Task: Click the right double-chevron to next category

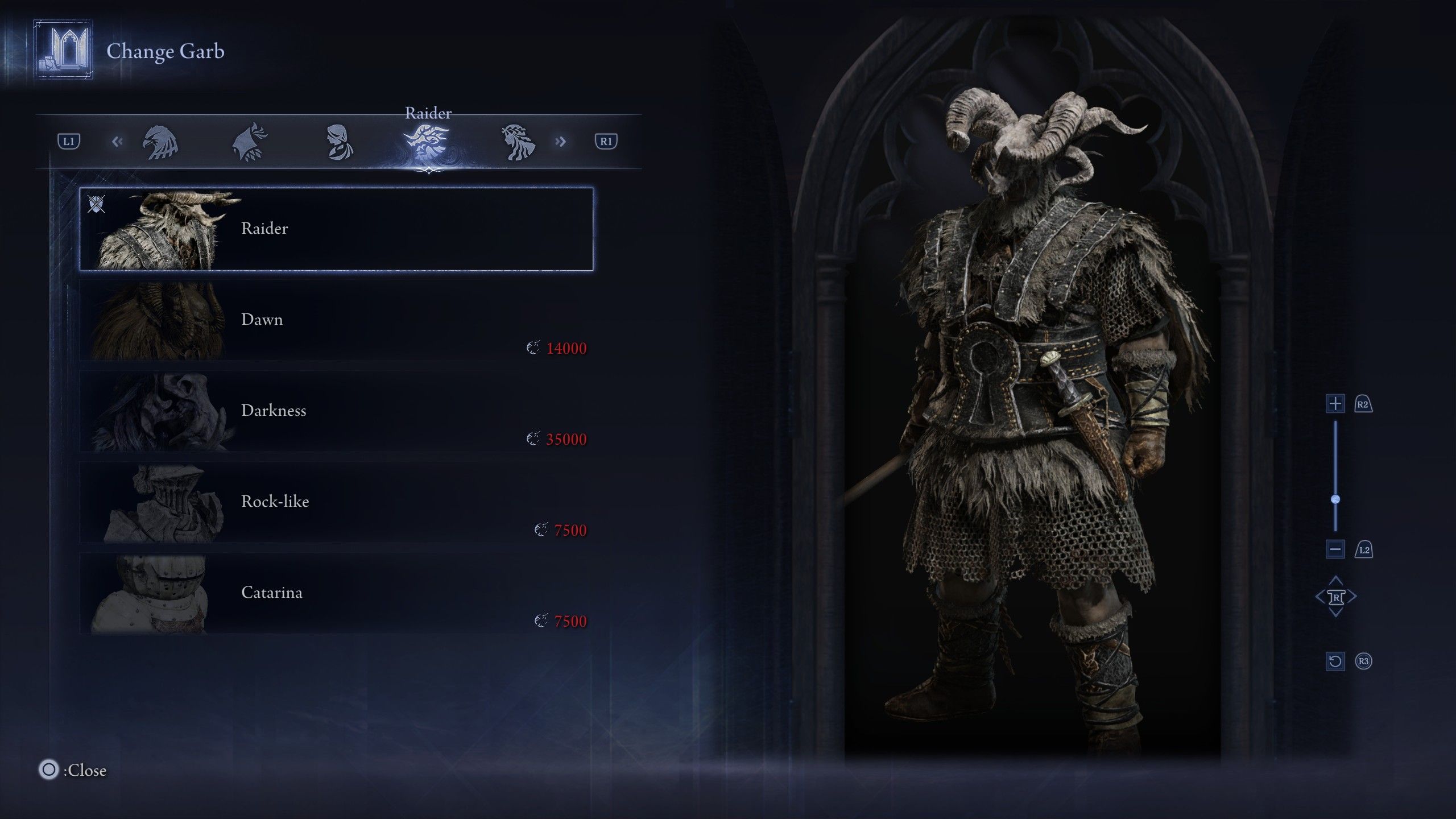Action: (x=561, y=142)
